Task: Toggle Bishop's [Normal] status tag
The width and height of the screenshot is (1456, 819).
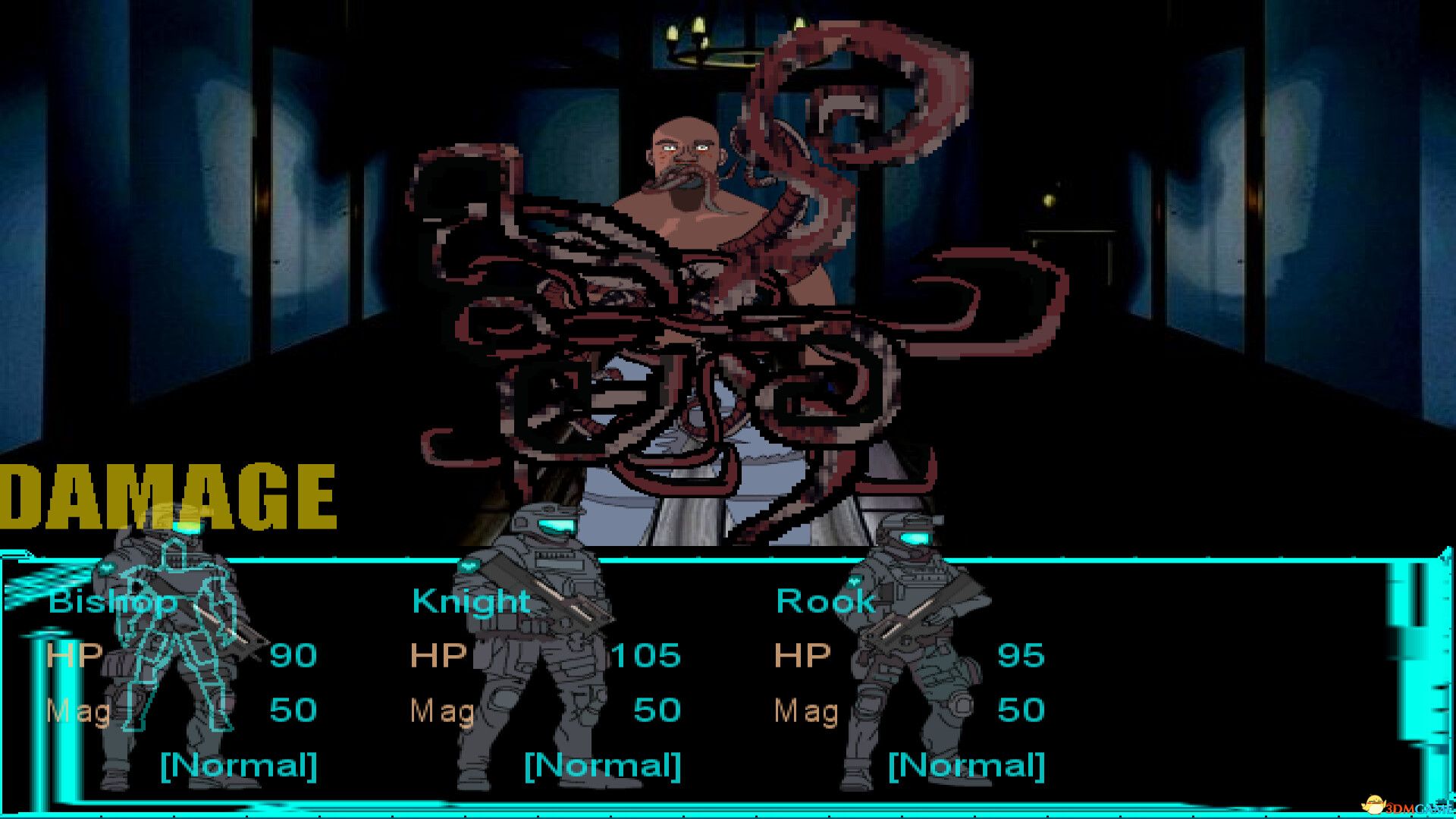Action: (x=239, y=766)
